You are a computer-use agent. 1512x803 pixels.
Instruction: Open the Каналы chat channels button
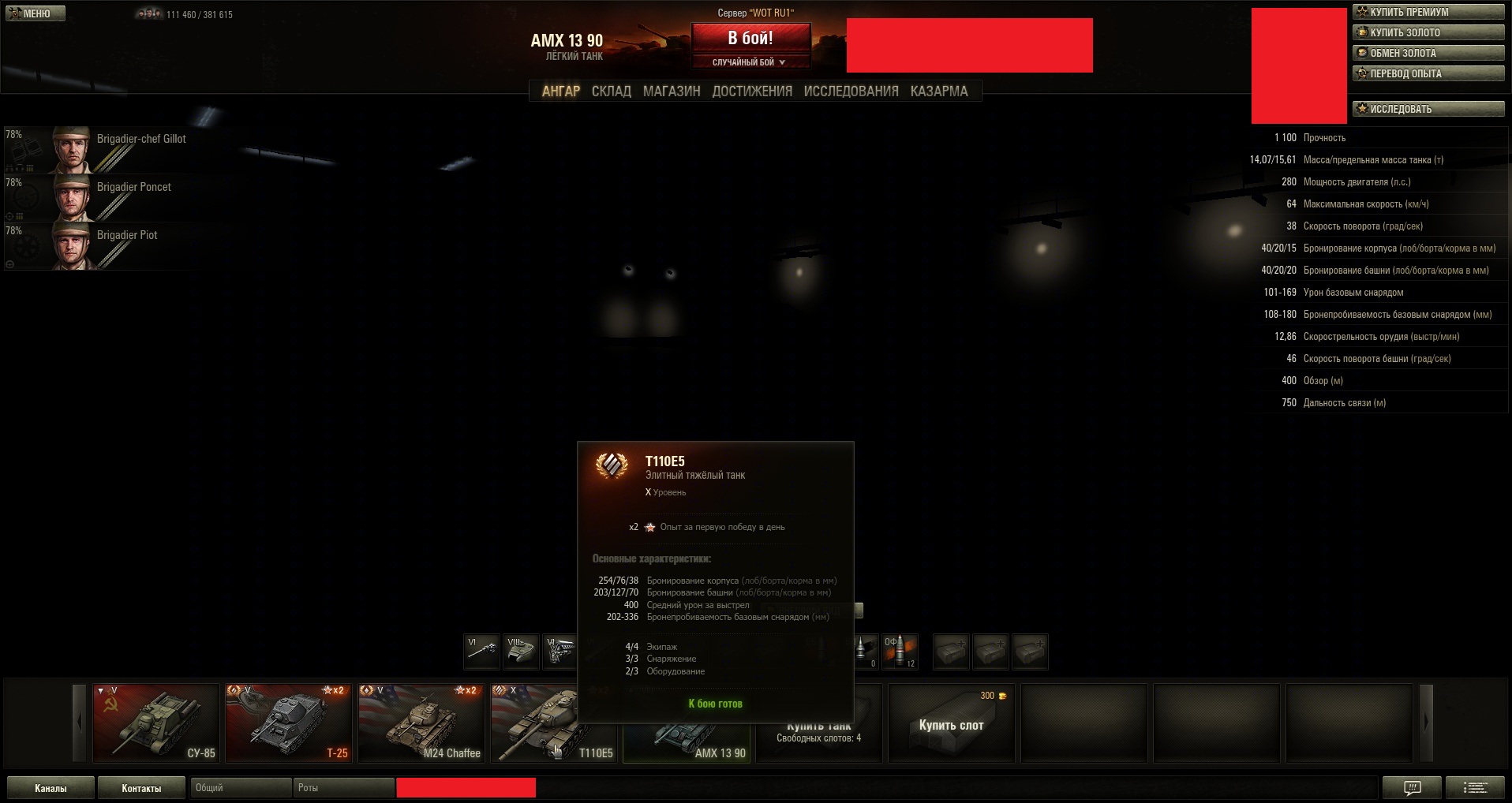coord(51,788)
